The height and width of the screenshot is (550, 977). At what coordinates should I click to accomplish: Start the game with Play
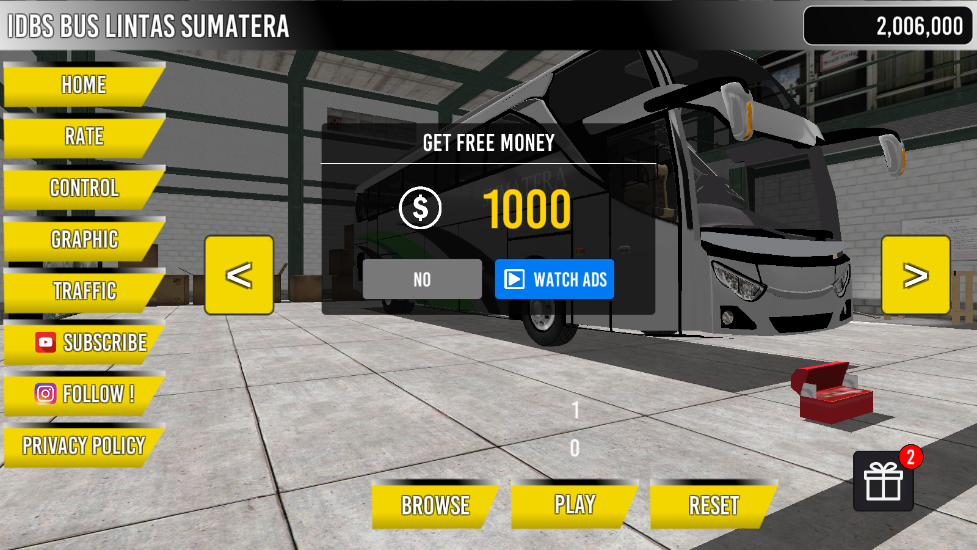[x=574, y=505]
